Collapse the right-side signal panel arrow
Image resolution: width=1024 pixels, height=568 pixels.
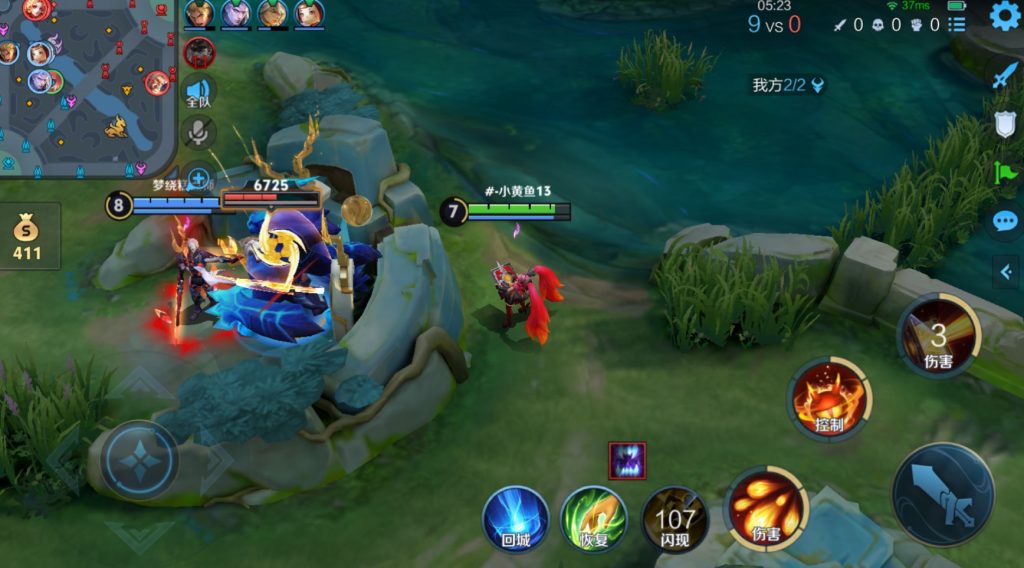tap(1004, 270)
